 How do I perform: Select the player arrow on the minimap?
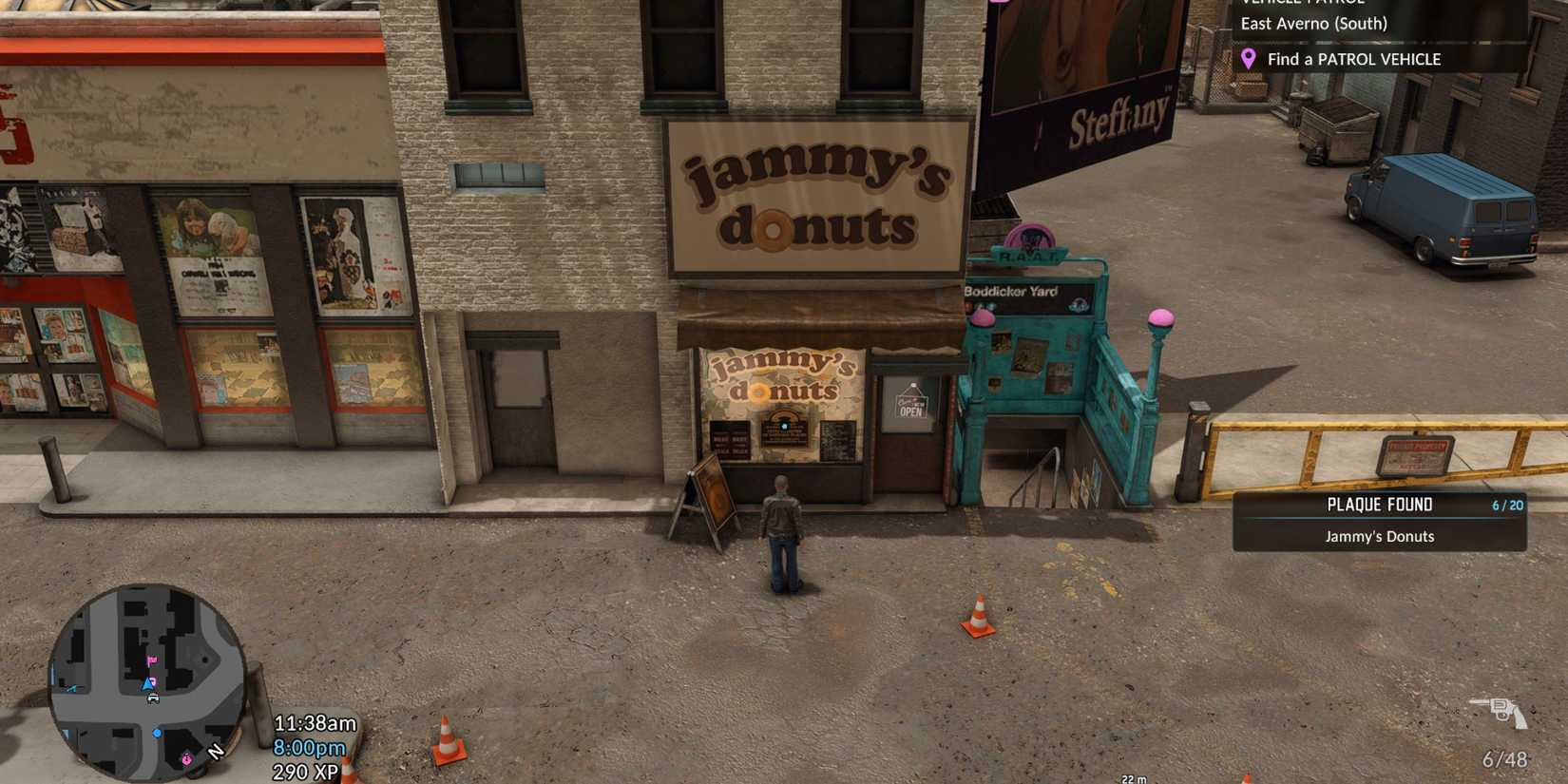[x=146, y=684]
